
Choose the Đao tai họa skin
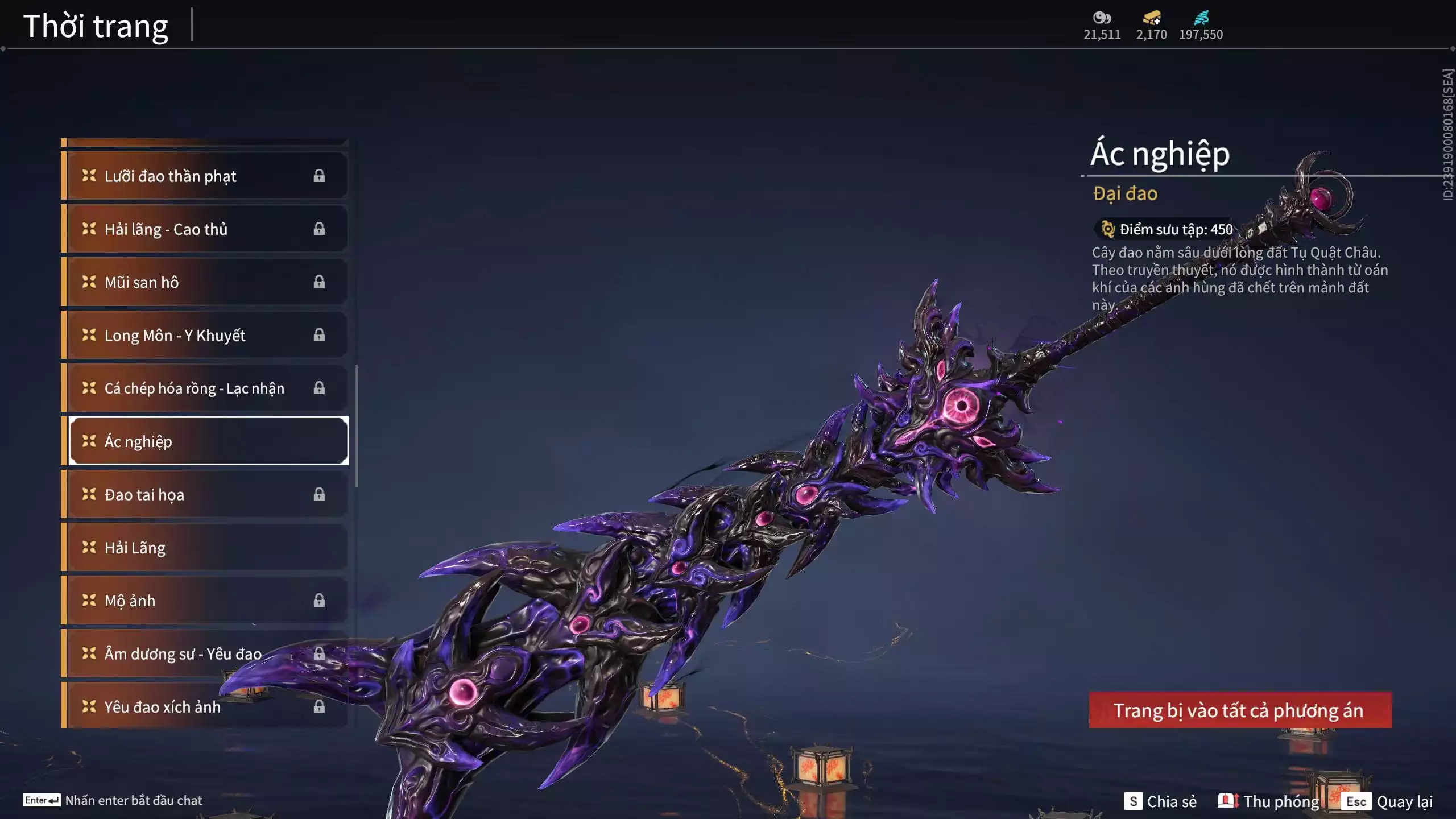tap(205, 494)
